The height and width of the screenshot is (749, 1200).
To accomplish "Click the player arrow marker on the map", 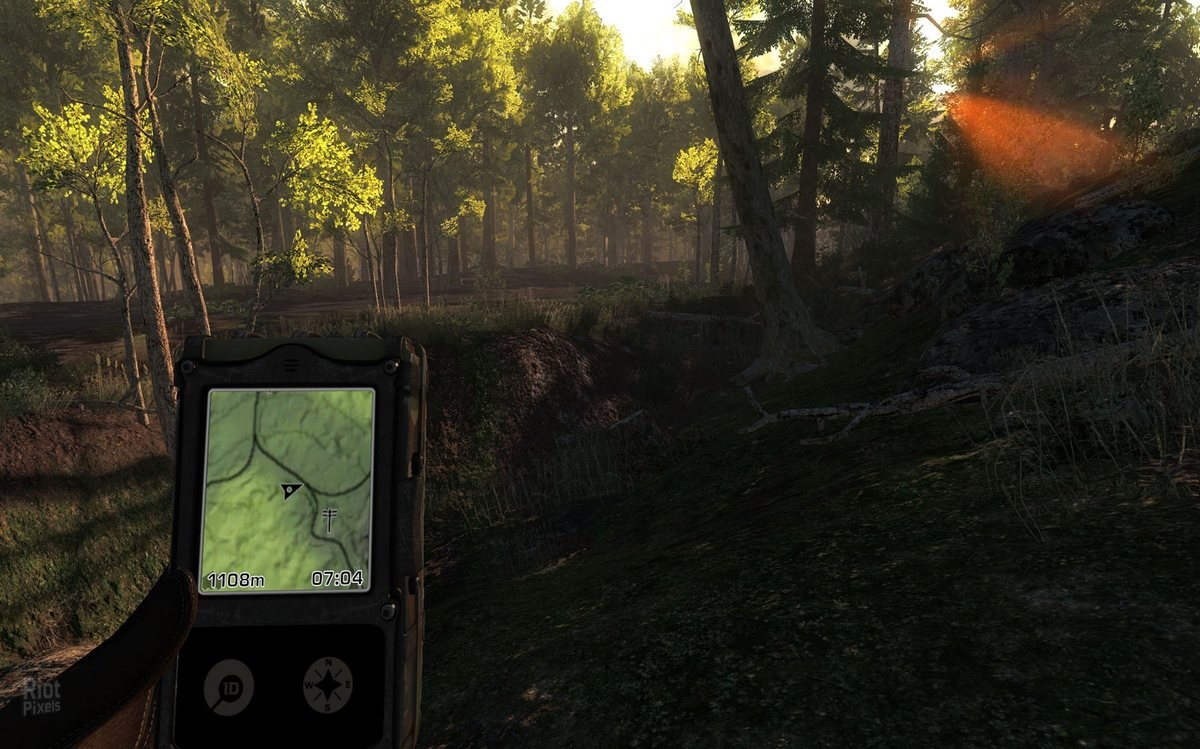I will [291, 490].
